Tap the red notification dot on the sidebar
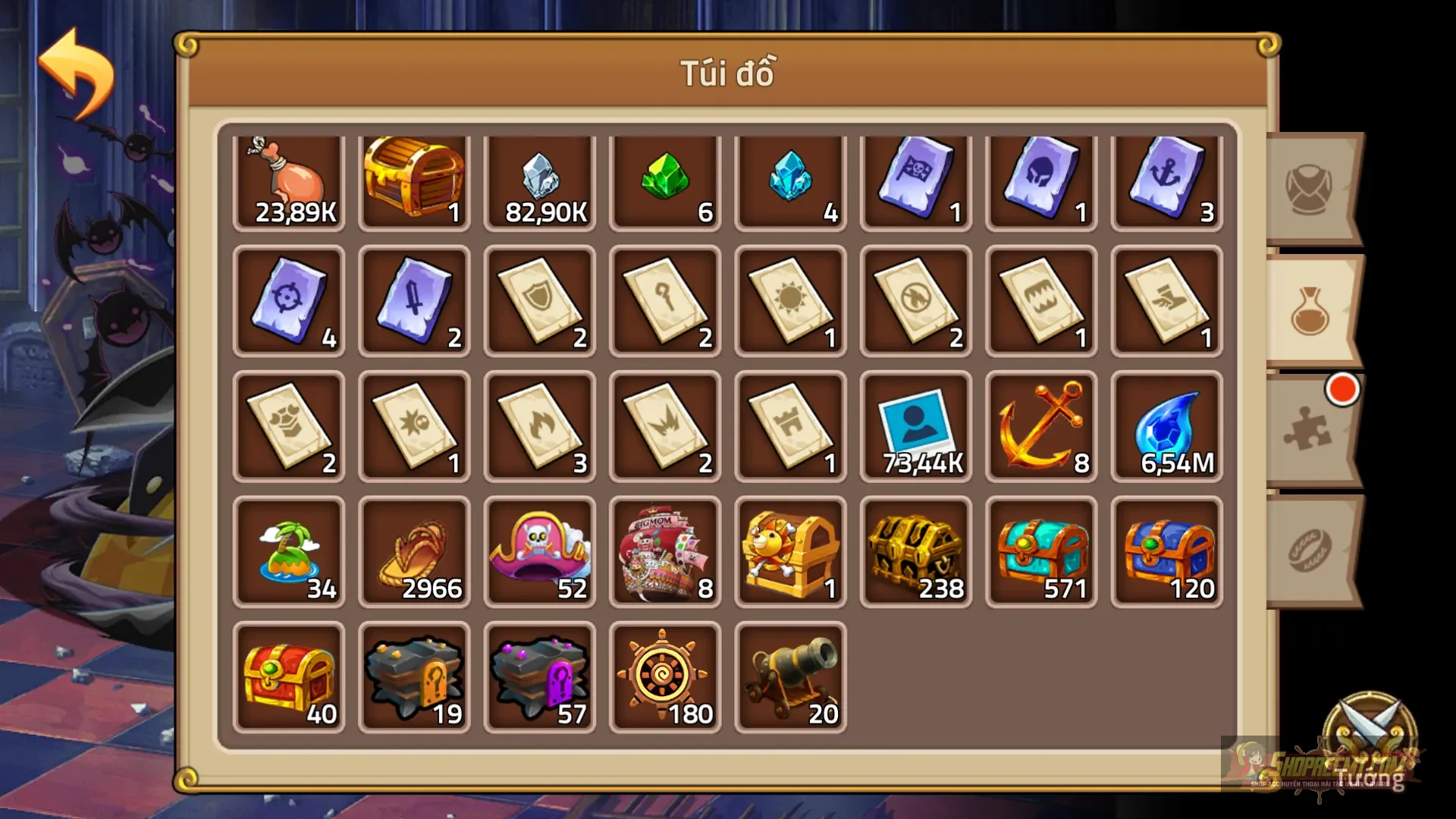The width and height of the screenshot is (1456, 819). click(1341, 391)
